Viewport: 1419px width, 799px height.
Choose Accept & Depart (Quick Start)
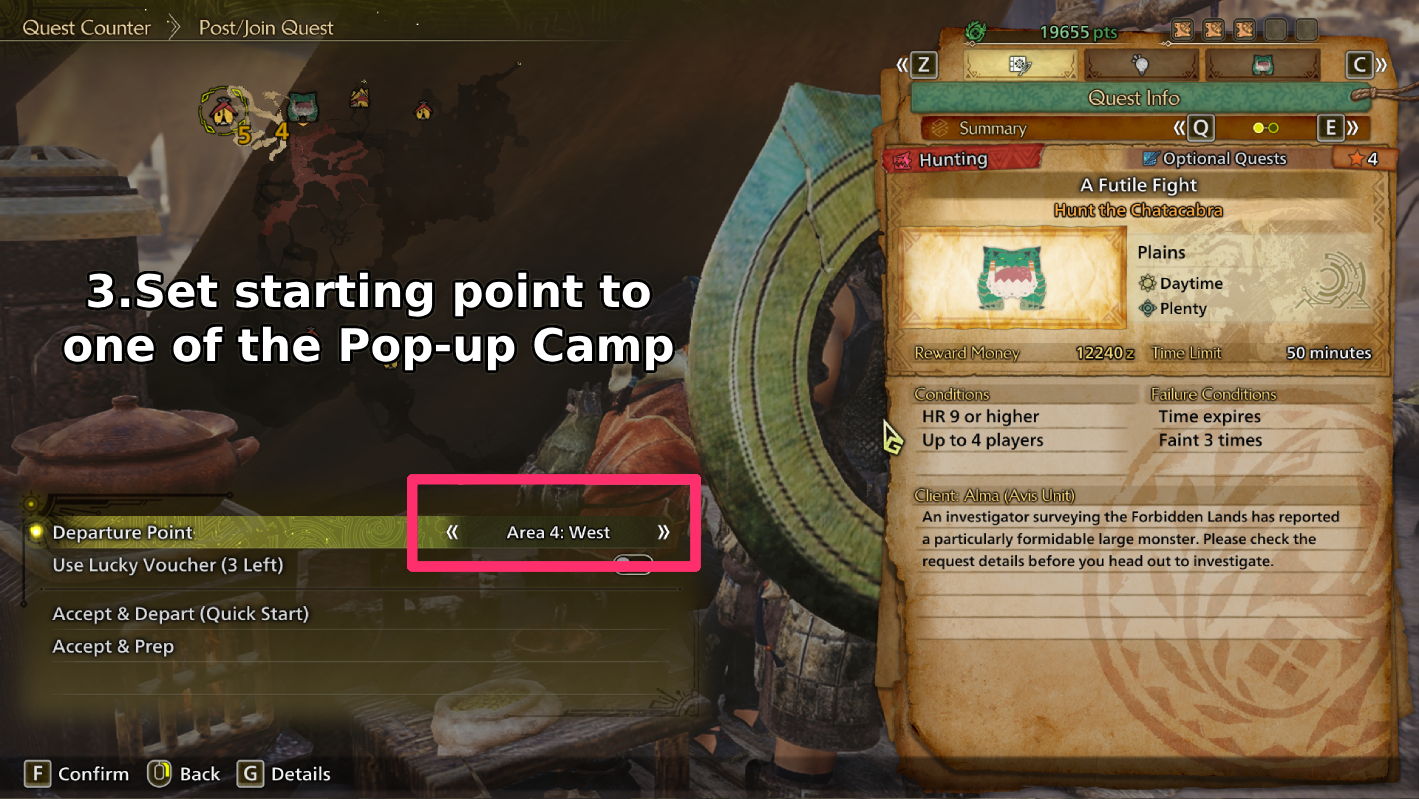(x=180, y=614)
